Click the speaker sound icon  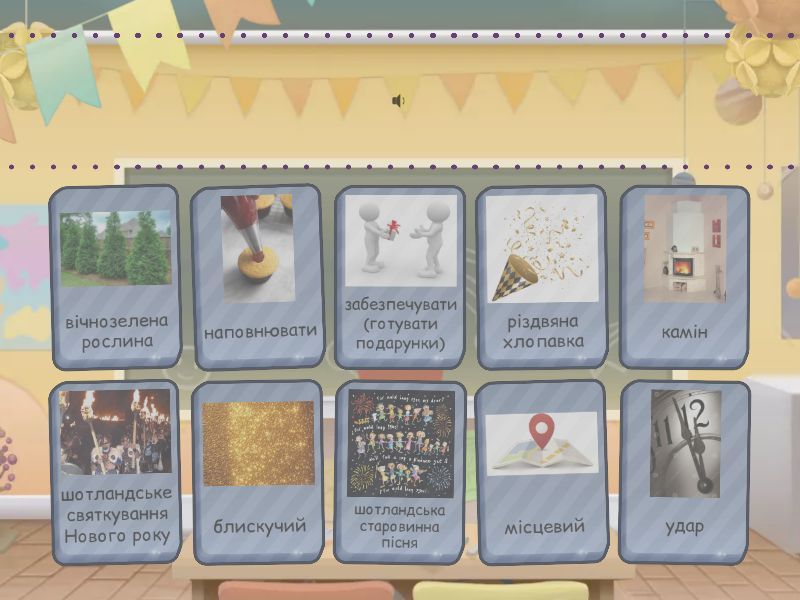click(398, 101)
